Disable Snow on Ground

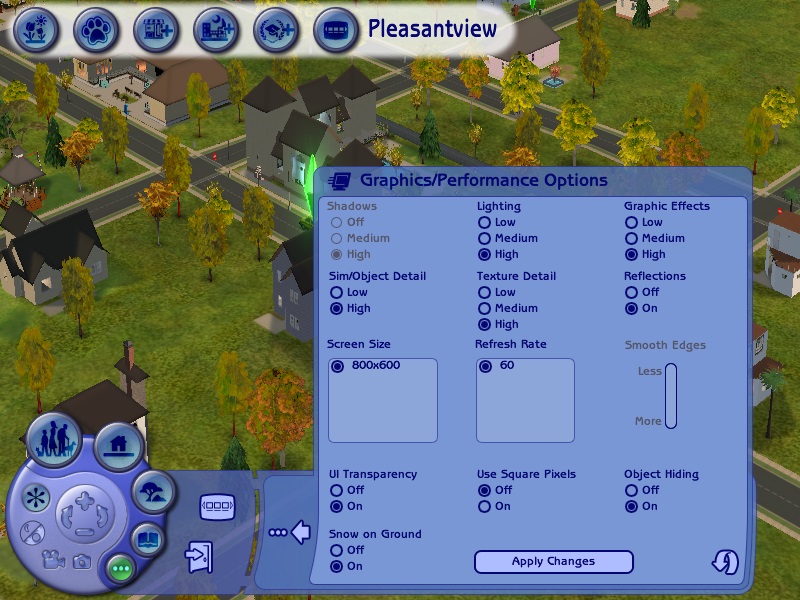tap(336, 551)
